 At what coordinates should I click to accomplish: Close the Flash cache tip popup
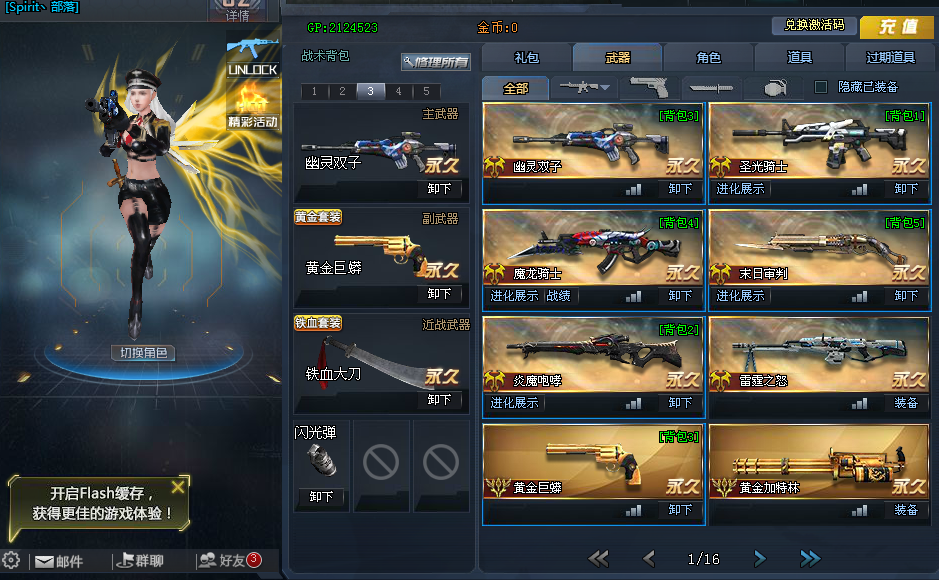click(178, 487)
